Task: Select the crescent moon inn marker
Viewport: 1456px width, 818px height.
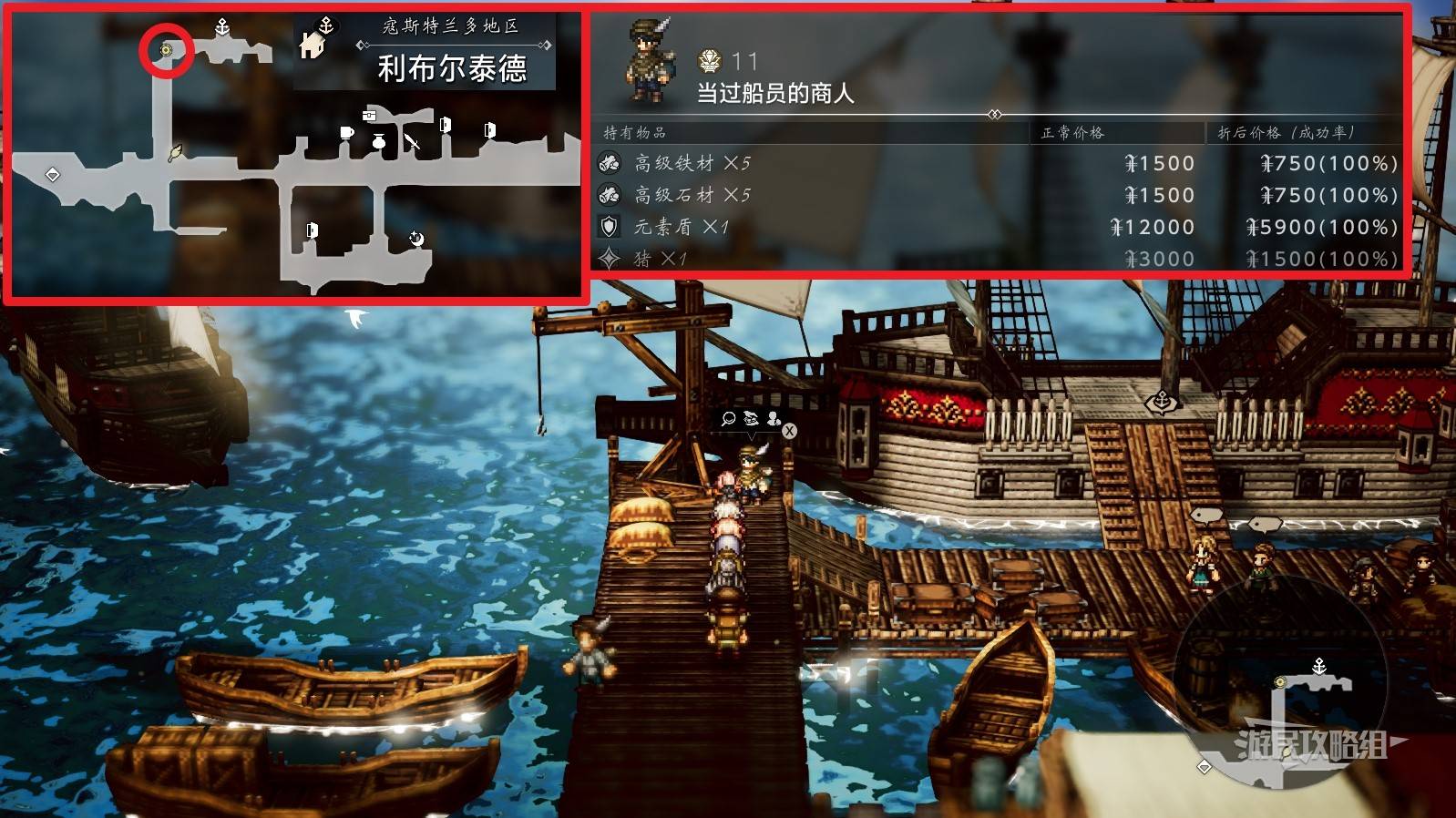Action: click(416, 239)
